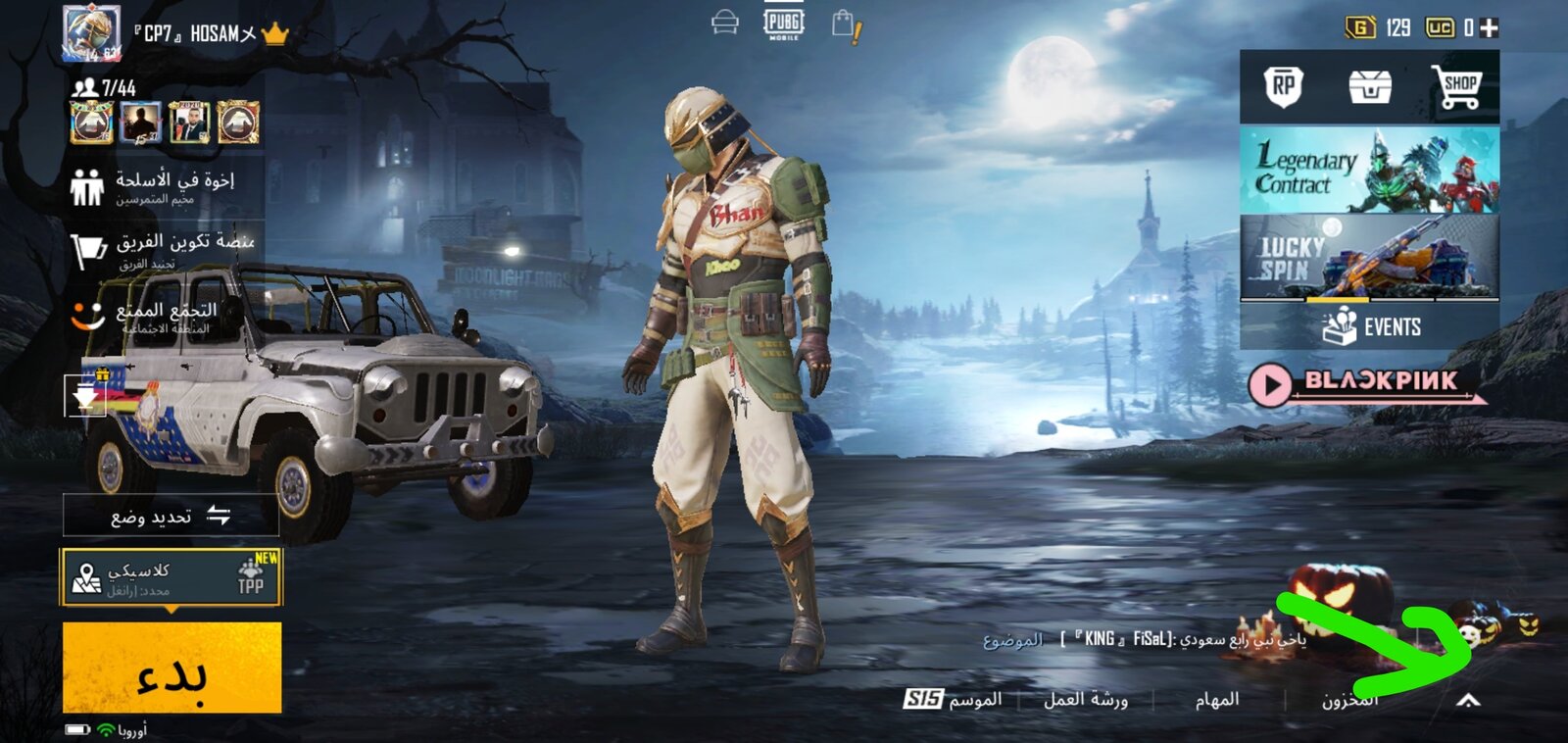Open the Brothers in Arms (إخوة في الأسلحة) entry
The width and height of the screenshot is (1568, 743).
click(162, 185)
